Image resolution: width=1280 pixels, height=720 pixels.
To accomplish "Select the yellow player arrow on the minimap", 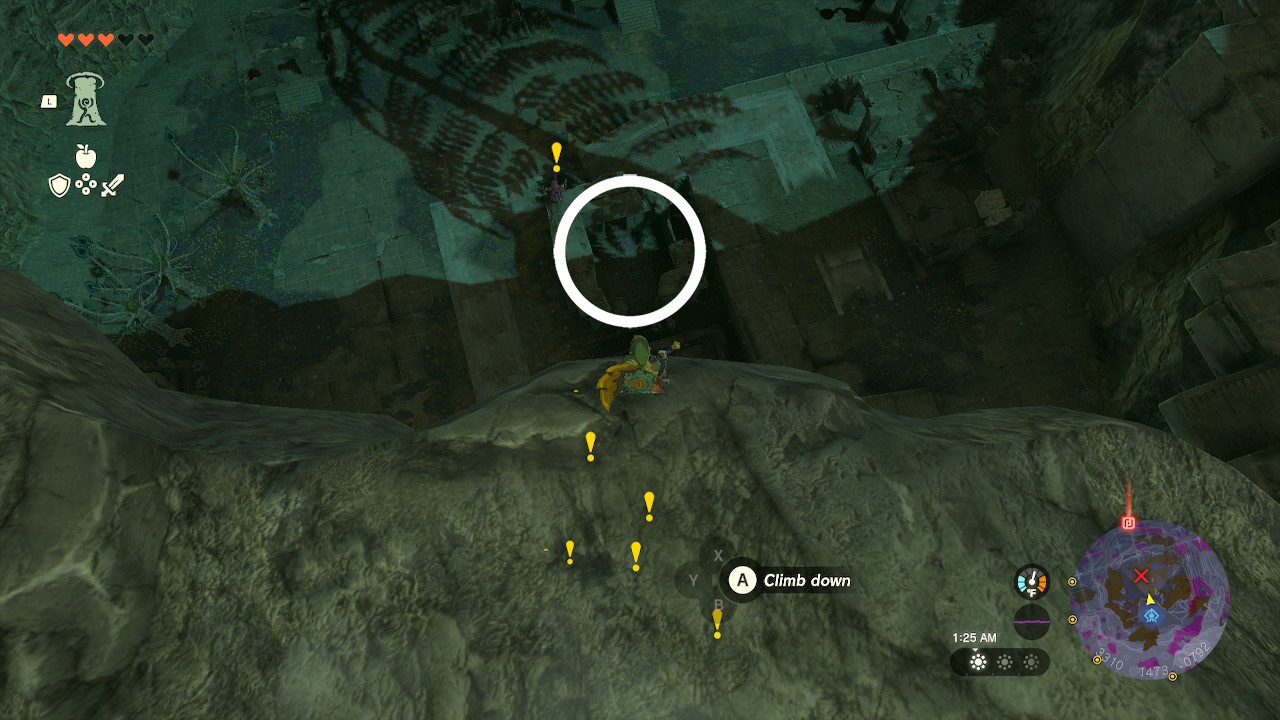I will [x=1150, y=599].
